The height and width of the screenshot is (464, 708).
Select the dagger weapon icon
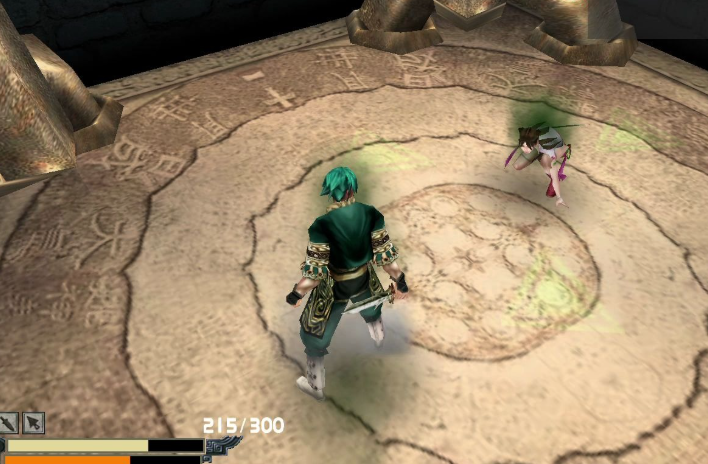click(x=10, y=423)
